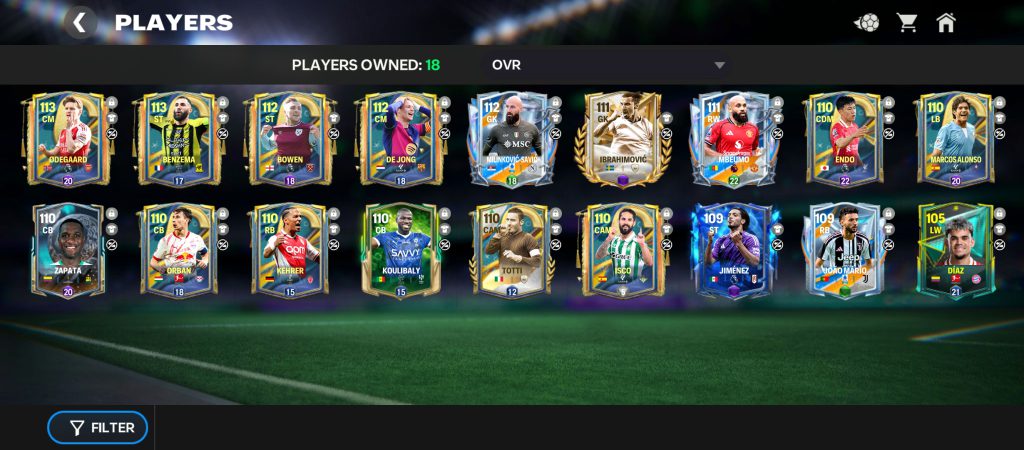Select the Bowen player card
The height and width of the screenshot is (450, 1024).
point(289,140)
